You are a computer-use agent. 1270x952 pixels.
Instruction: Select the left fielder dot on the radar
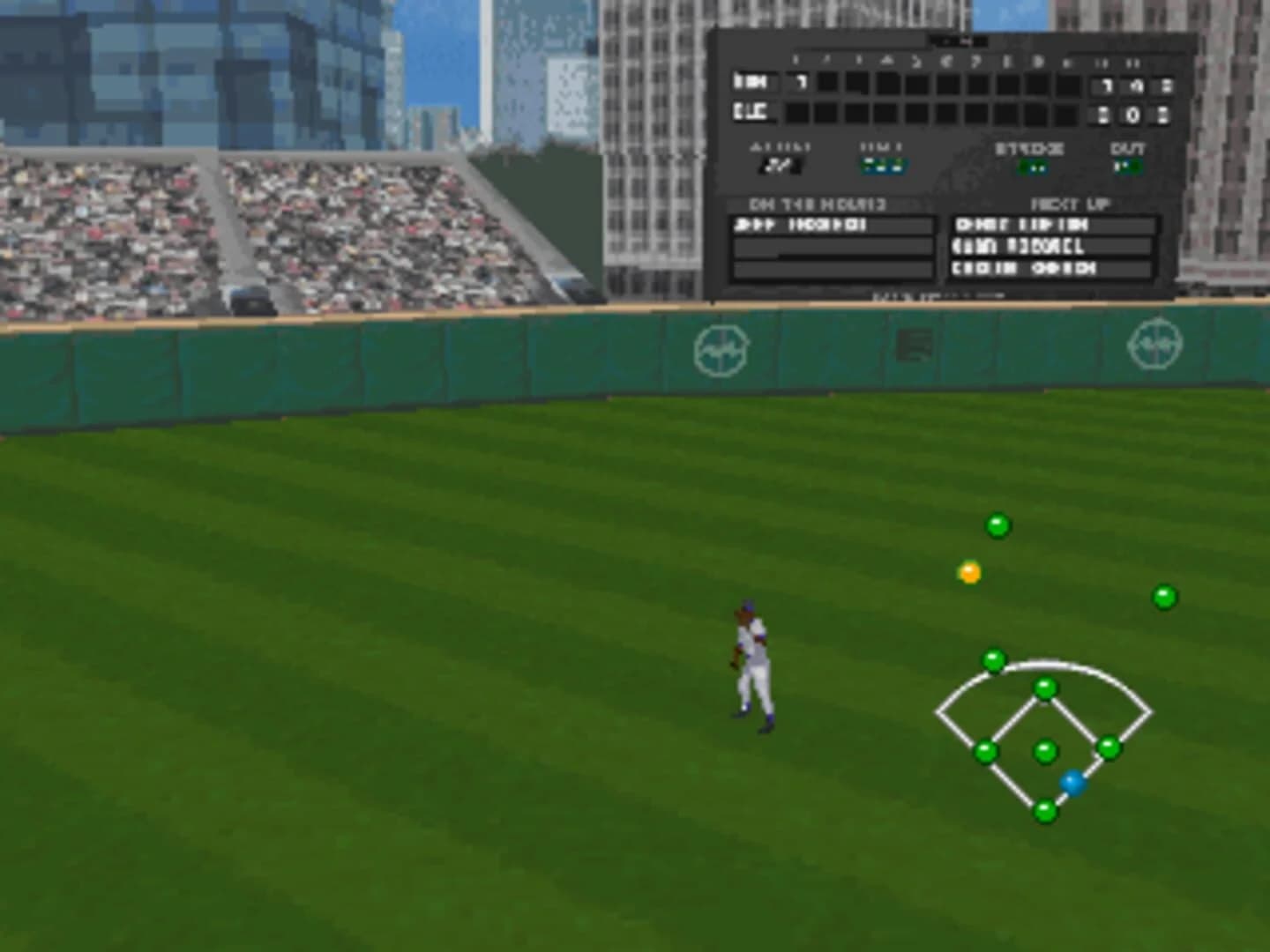tap(995, 658)
